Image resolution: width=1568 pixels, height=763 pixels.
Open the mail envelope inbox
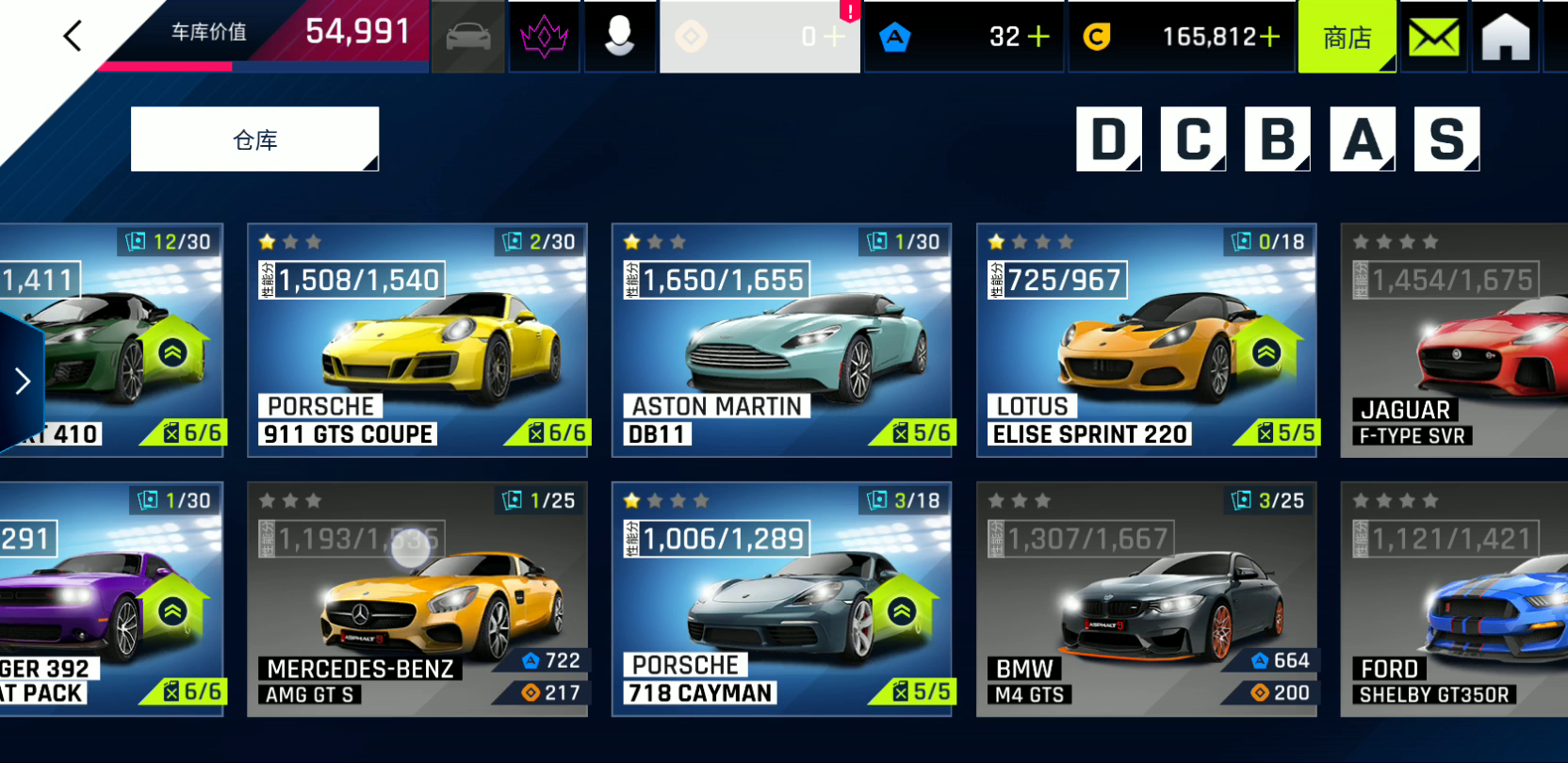(x=1433, y=38)
